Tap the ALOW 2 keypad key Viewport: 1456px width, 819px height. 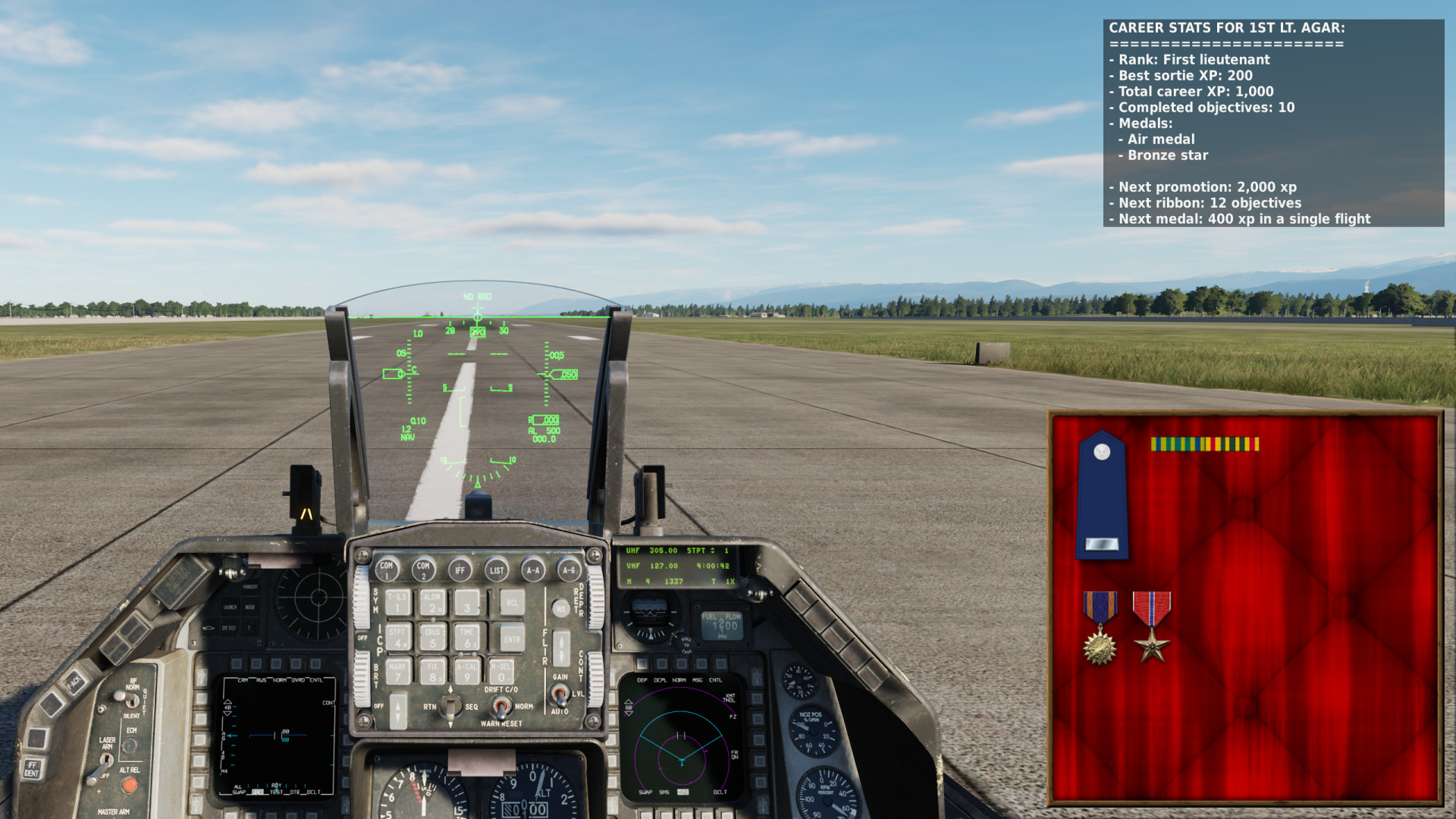pyautogui.click(x=432, y=603)
